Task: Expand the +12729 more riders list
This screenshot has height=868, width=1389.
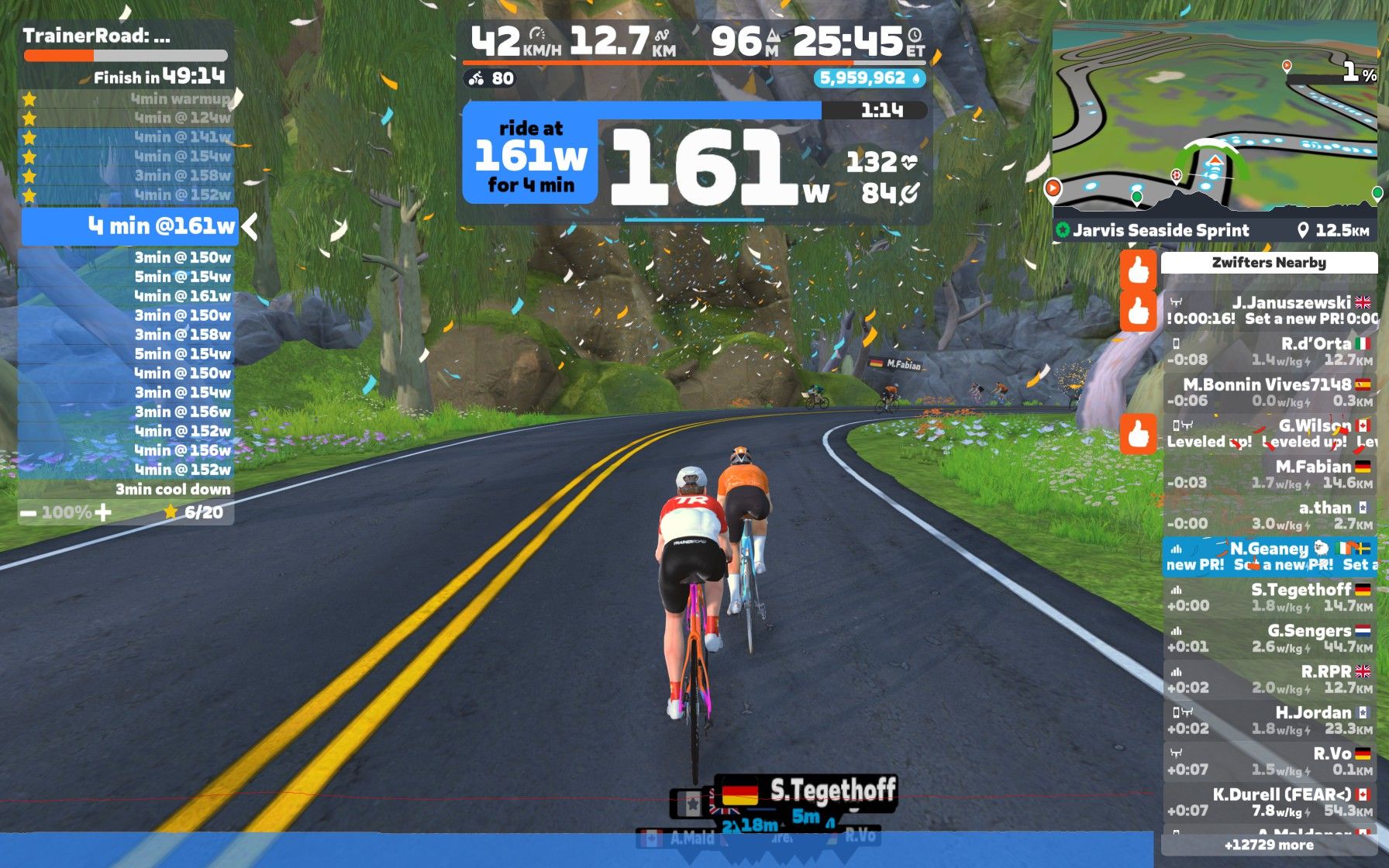Action: tap(1269, 846)
